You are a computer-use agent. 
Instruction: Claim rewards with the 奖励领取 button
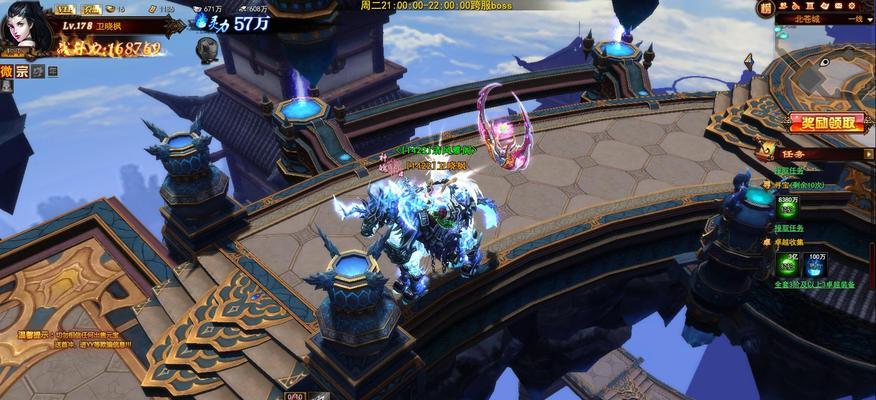(x=826, y=123)
